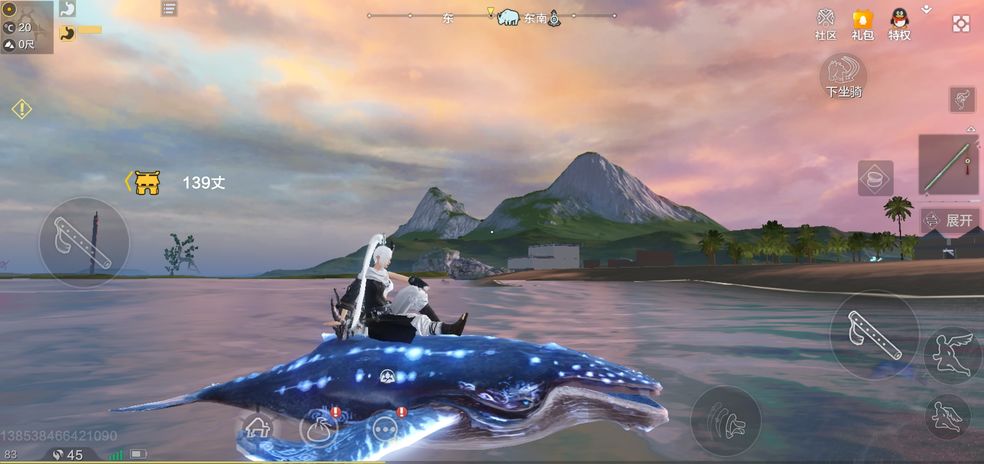Use the large right flute attack button
Image resolution: width=984 pixels, height=464 pixels.
pos(874,334)
